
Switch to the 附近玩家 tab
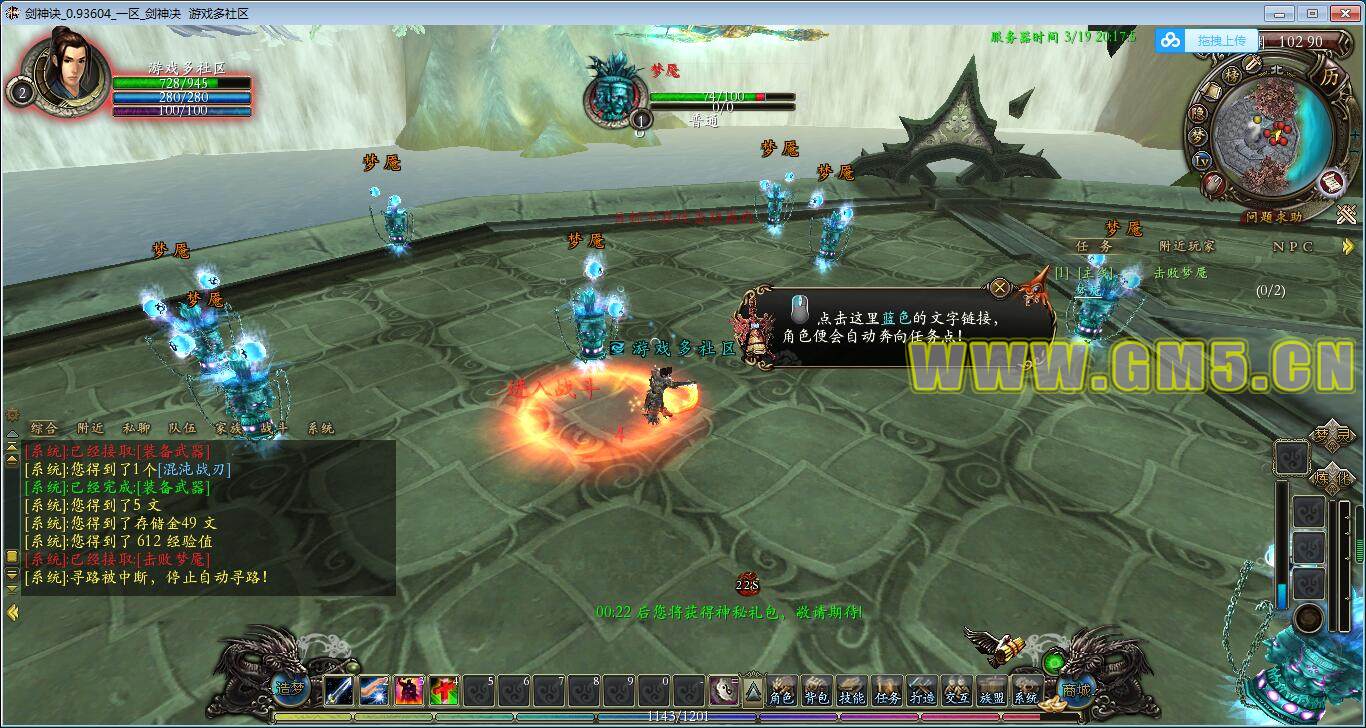[x=1187, y=246]
